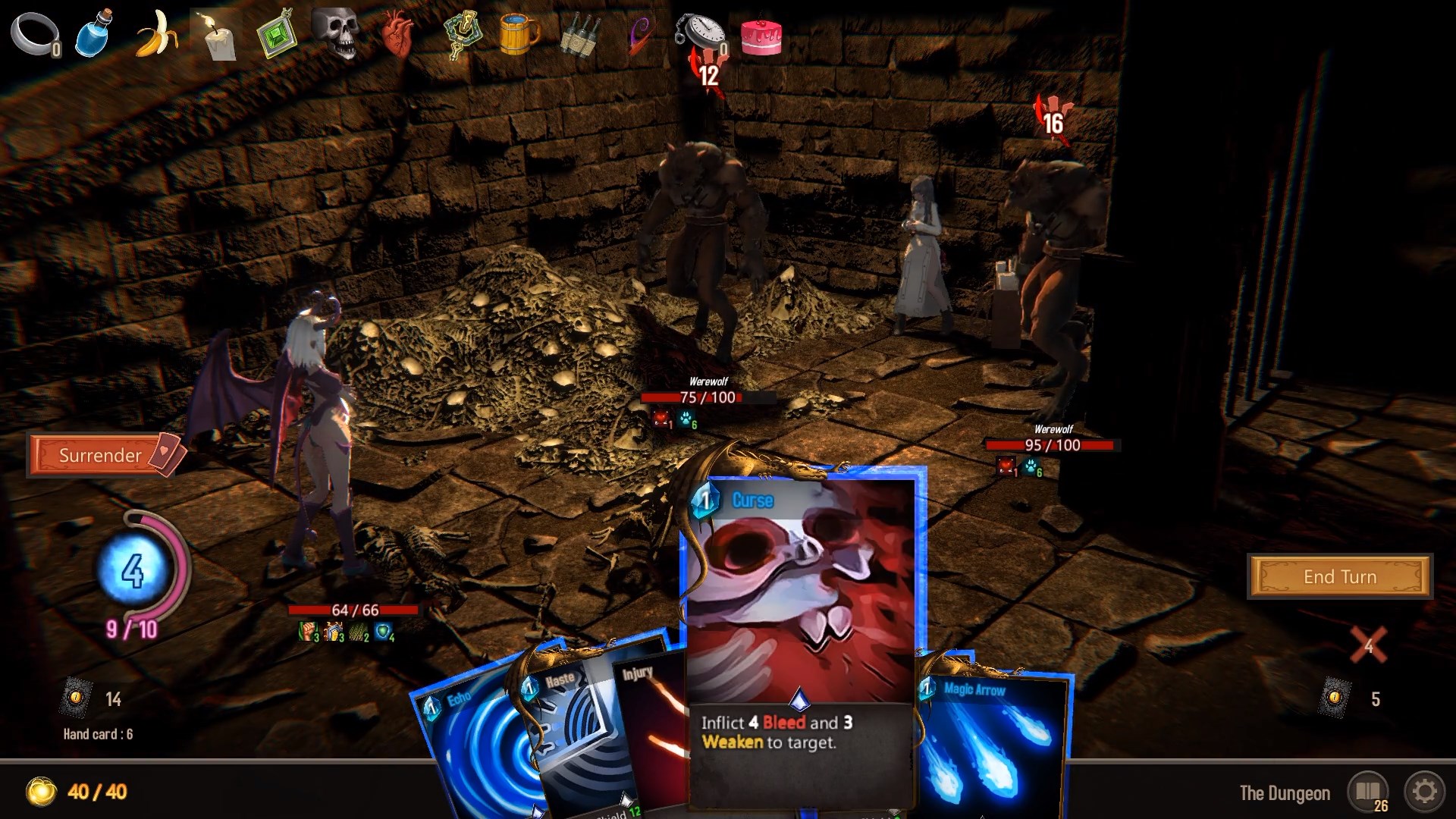Open the settings gear
The width and height of the screenshot is (1456, 819).
click(1424, 792)
